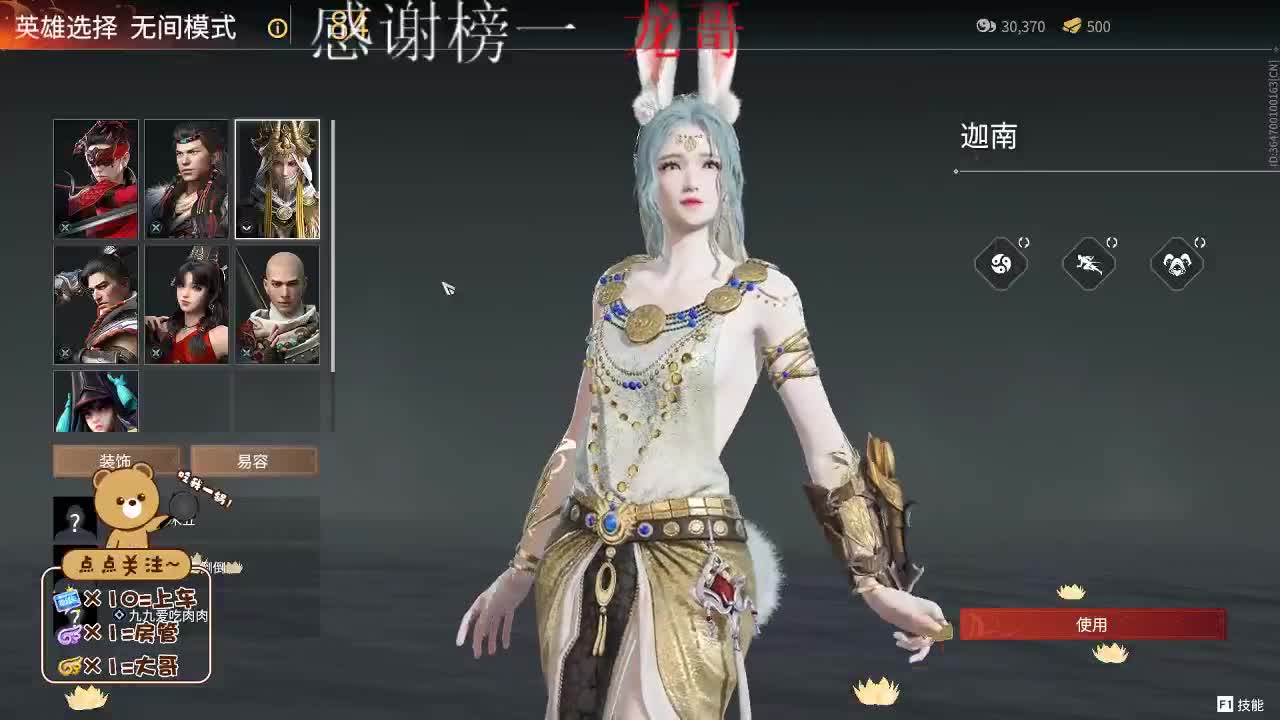Select the bald monk hero portrait

277,305
